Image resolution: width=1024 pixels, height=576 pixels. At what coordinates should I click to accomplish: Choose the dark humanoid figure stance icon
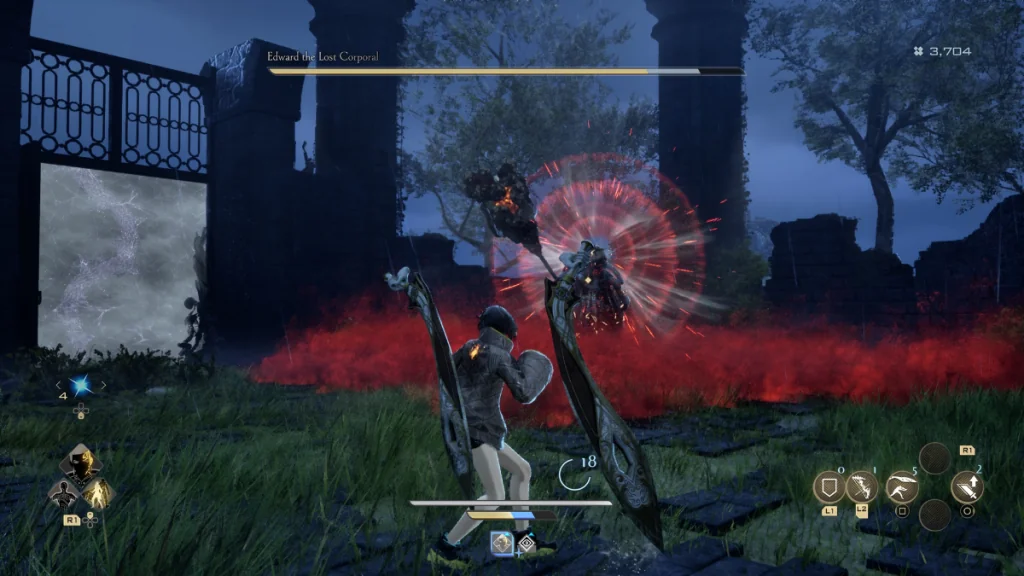pyautogui.click(x=61, y=493)
